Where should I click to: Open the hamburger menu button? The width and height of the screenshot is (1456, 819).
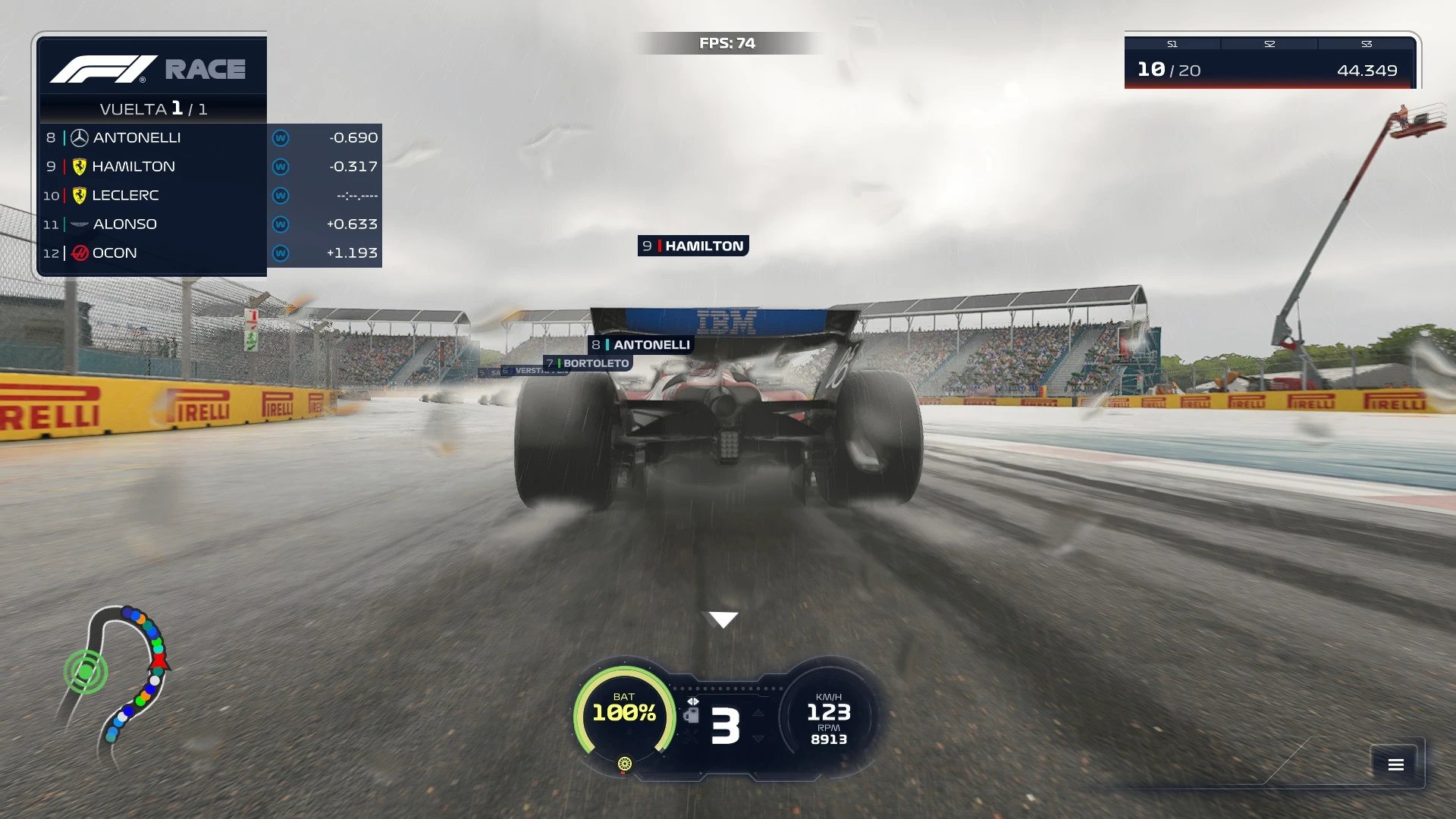point(1395,764)
